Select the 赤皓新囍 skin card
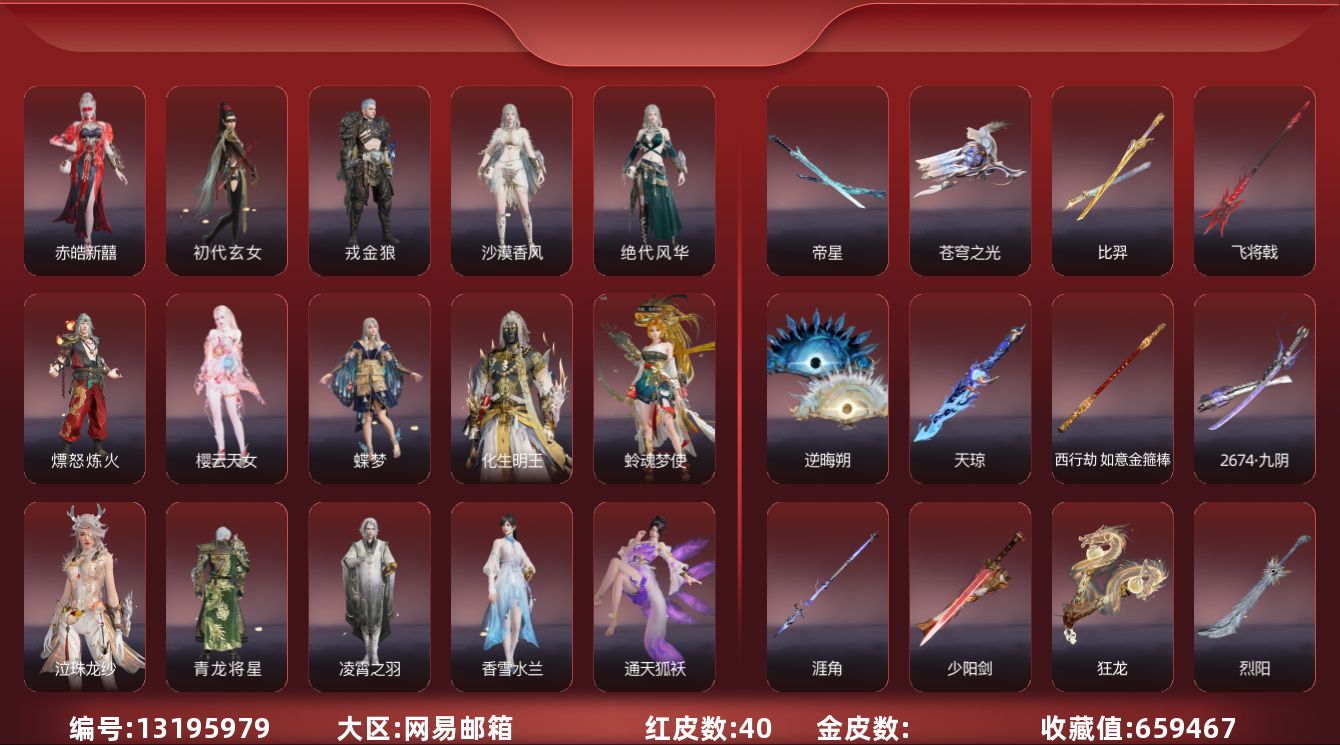The width and height of the screenshot is (1340, 745). [85, 180]
